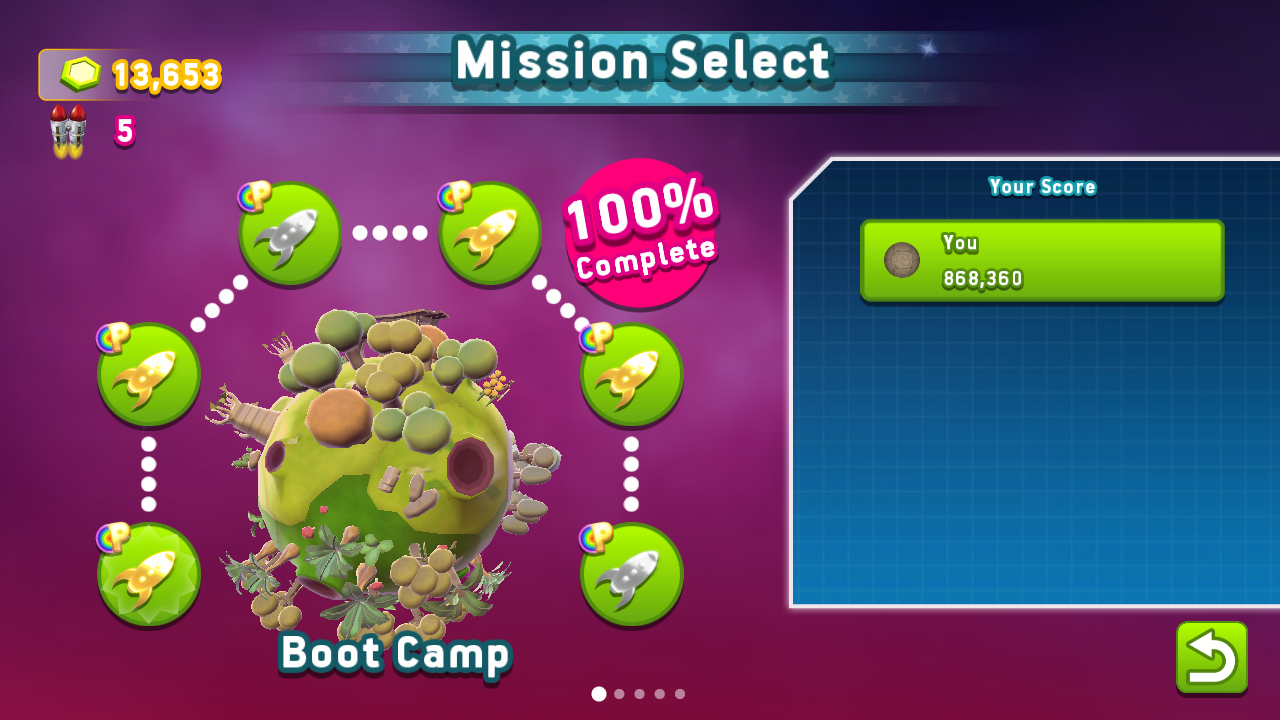Open the gem currency counter showing 13,653
Viewport: 1280px width, 720px height.
click(x=131, y=75)
